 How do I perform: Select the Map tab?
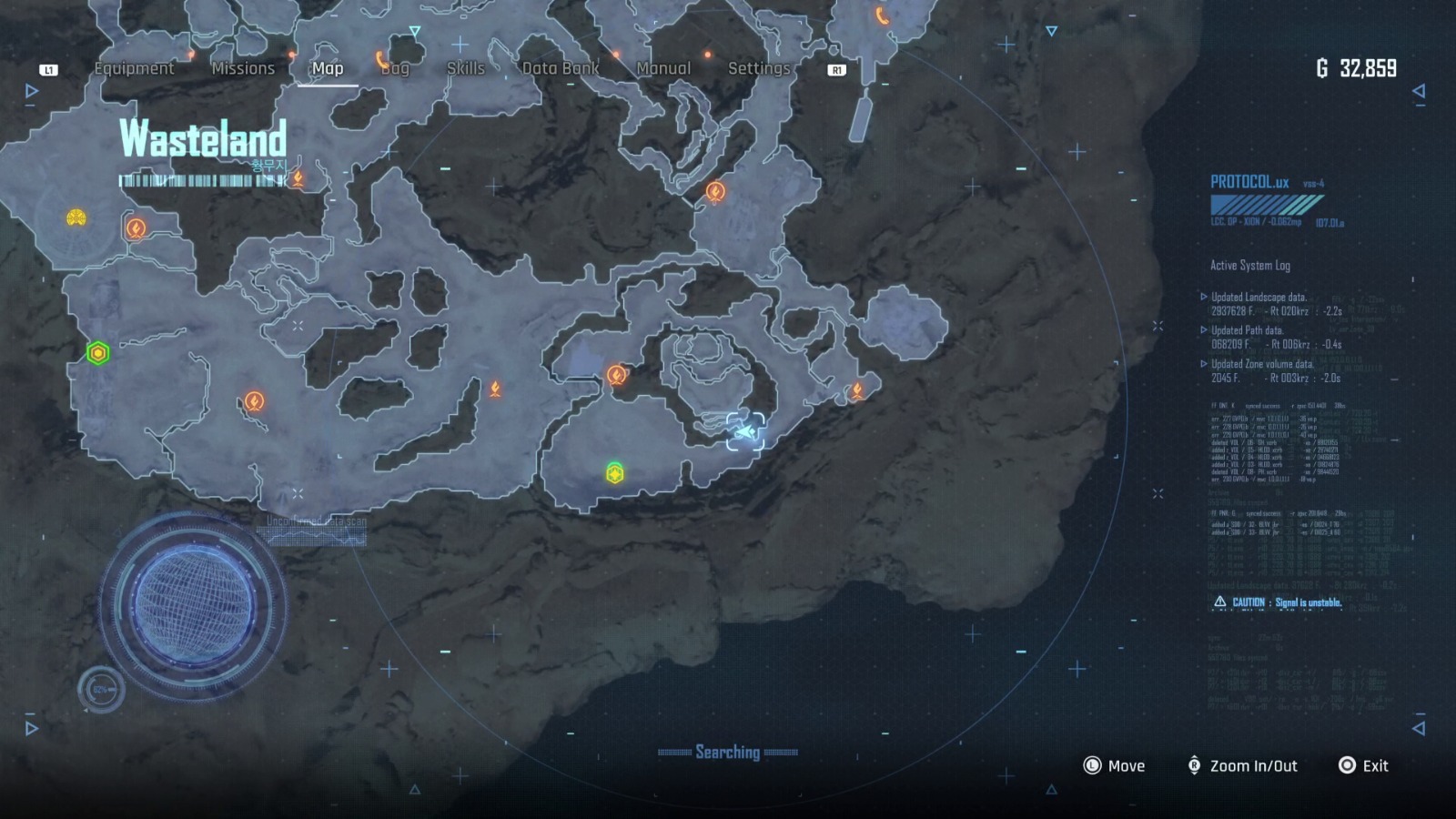click(x=328, y=68)
